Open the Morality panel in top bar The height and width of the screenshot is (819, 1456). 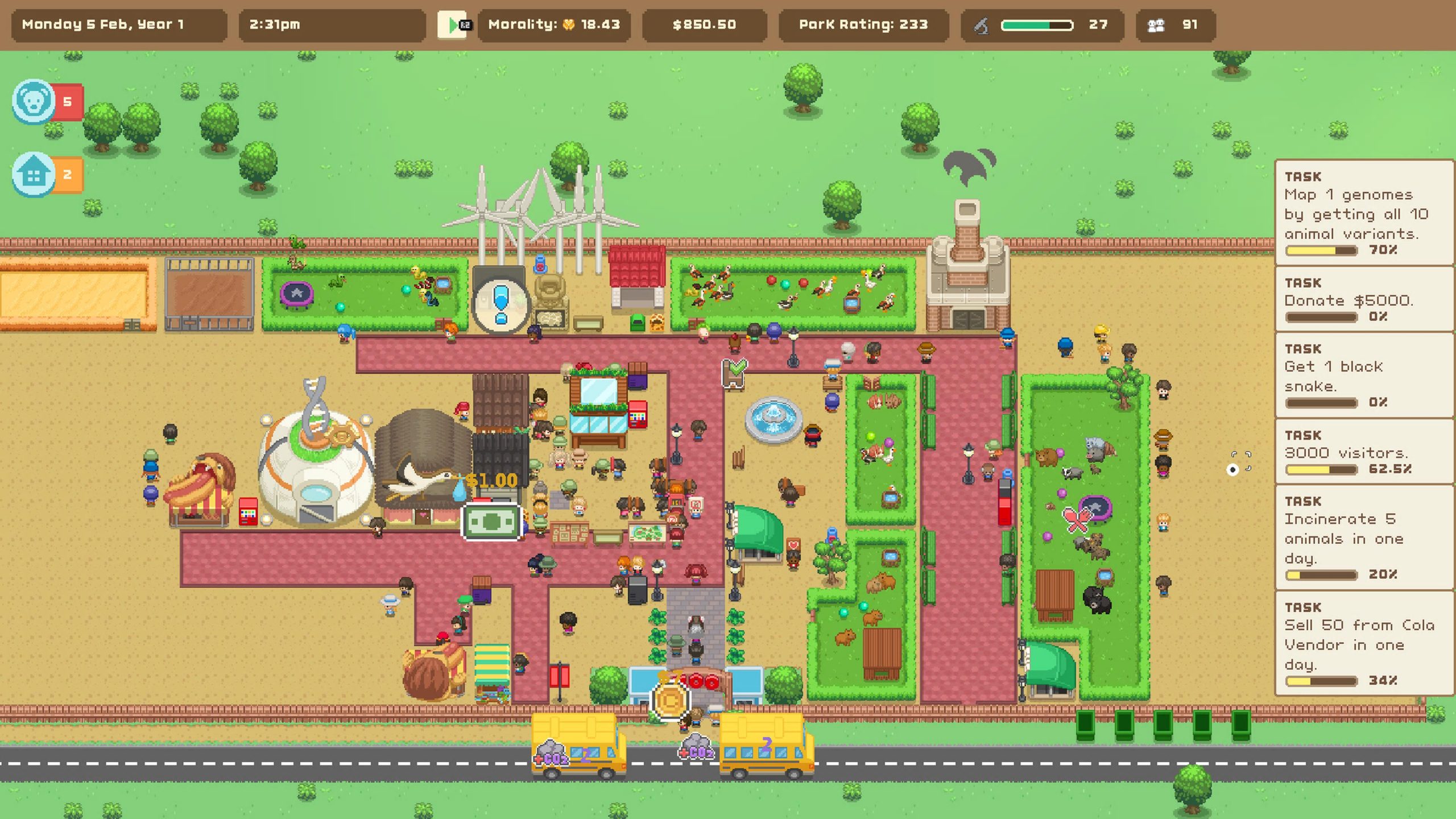click(554, 25)
